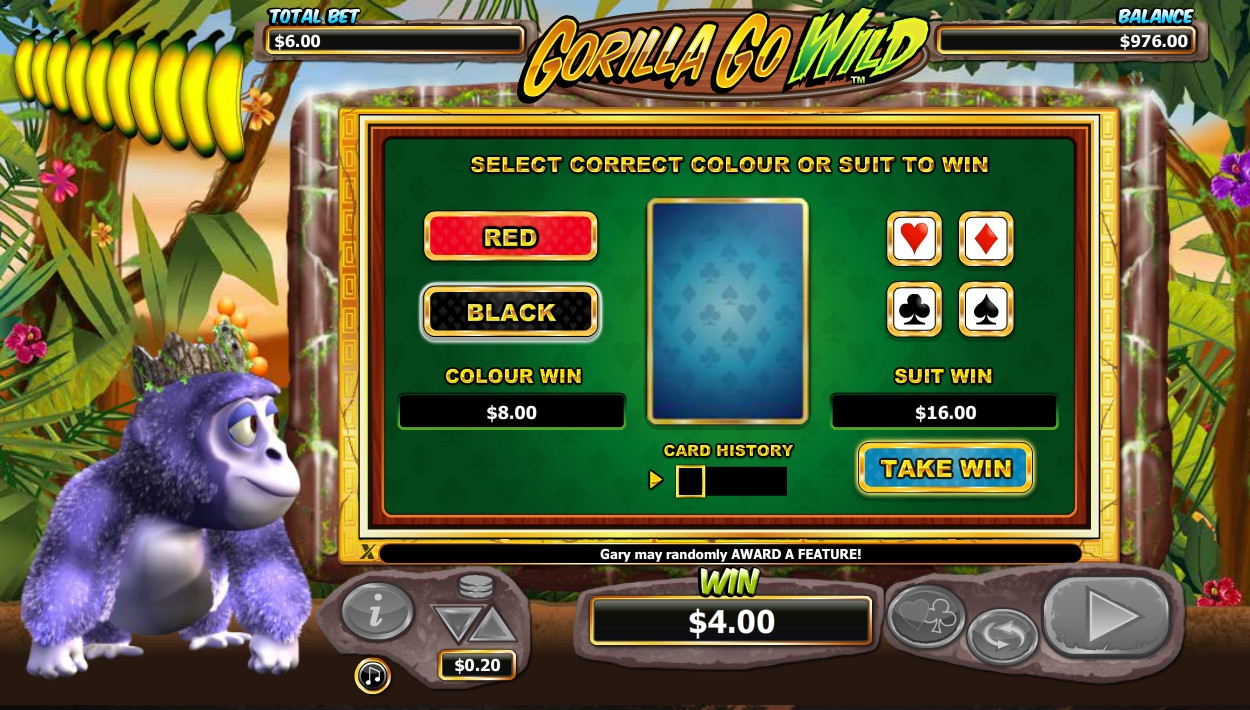This screenshot has height=710, width=1250.
Task: Pick the hearts suit card
Action: click(x=914, y=239)
